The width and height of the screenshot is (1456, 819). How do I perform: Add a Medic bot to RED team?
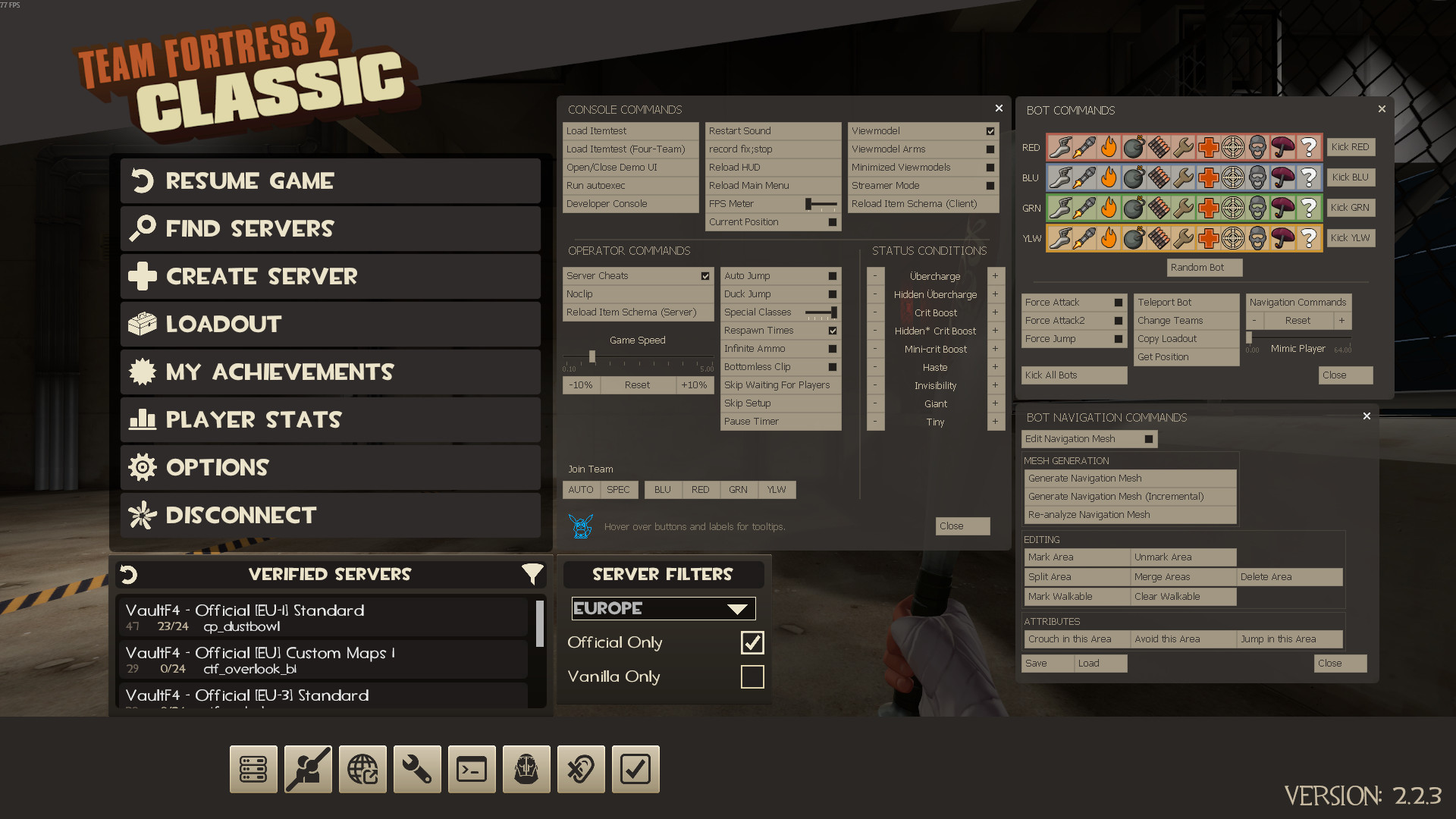[1208, 147]
